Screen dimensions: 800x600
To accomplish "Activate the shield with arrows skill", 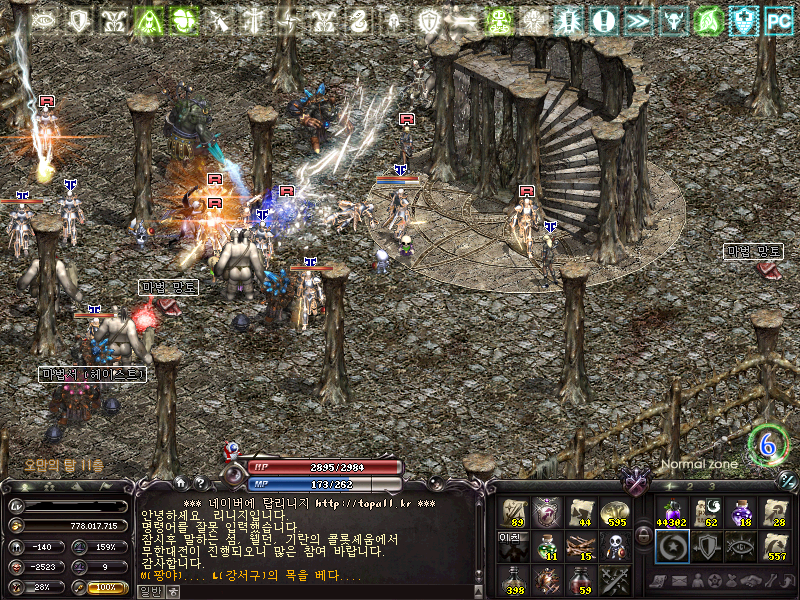I will click(x=706, y=546).
